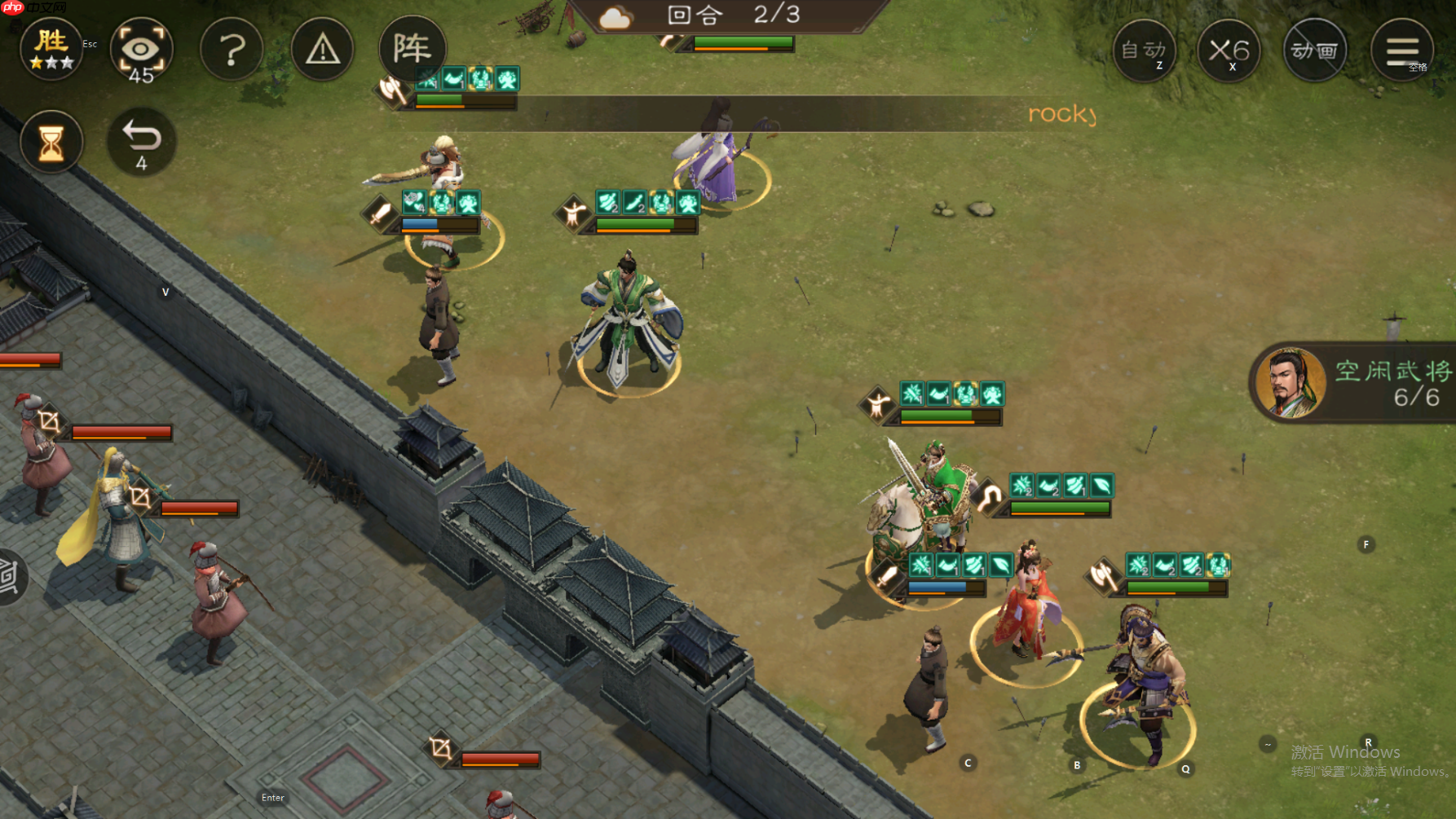This screenshot has height=819, width=1456.
Task: Enable 自动 auto battle mode
Action: [x=1145, y=51]
